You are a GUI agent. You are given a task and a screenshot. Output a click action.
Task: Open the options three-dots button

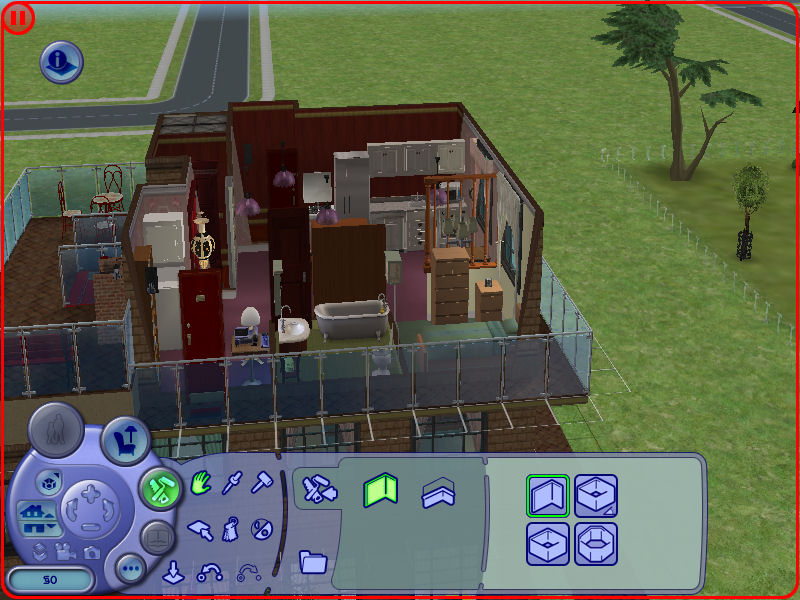tap(131, 570)
